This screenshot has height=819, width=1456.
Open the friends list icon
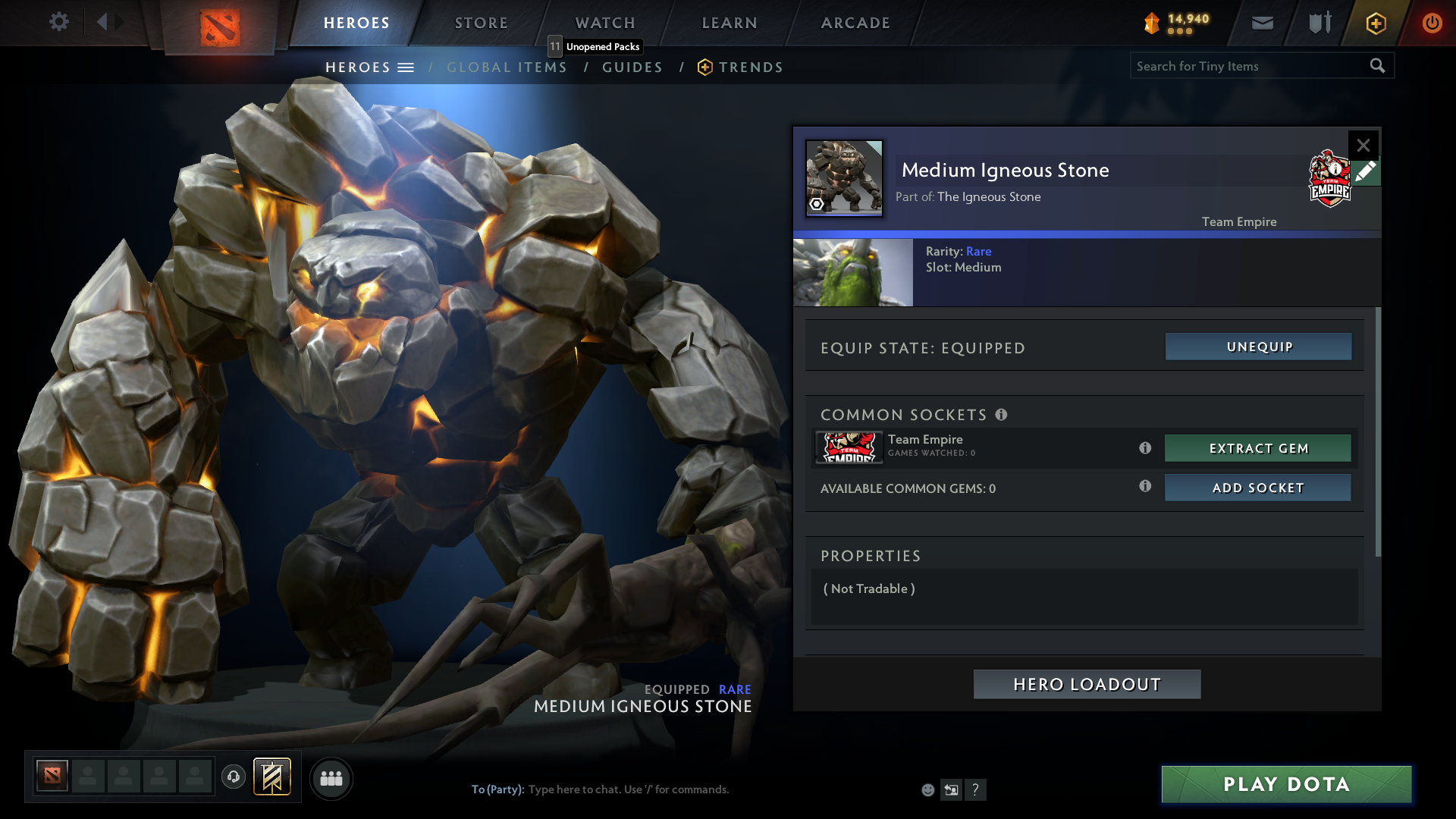[331, 778]
